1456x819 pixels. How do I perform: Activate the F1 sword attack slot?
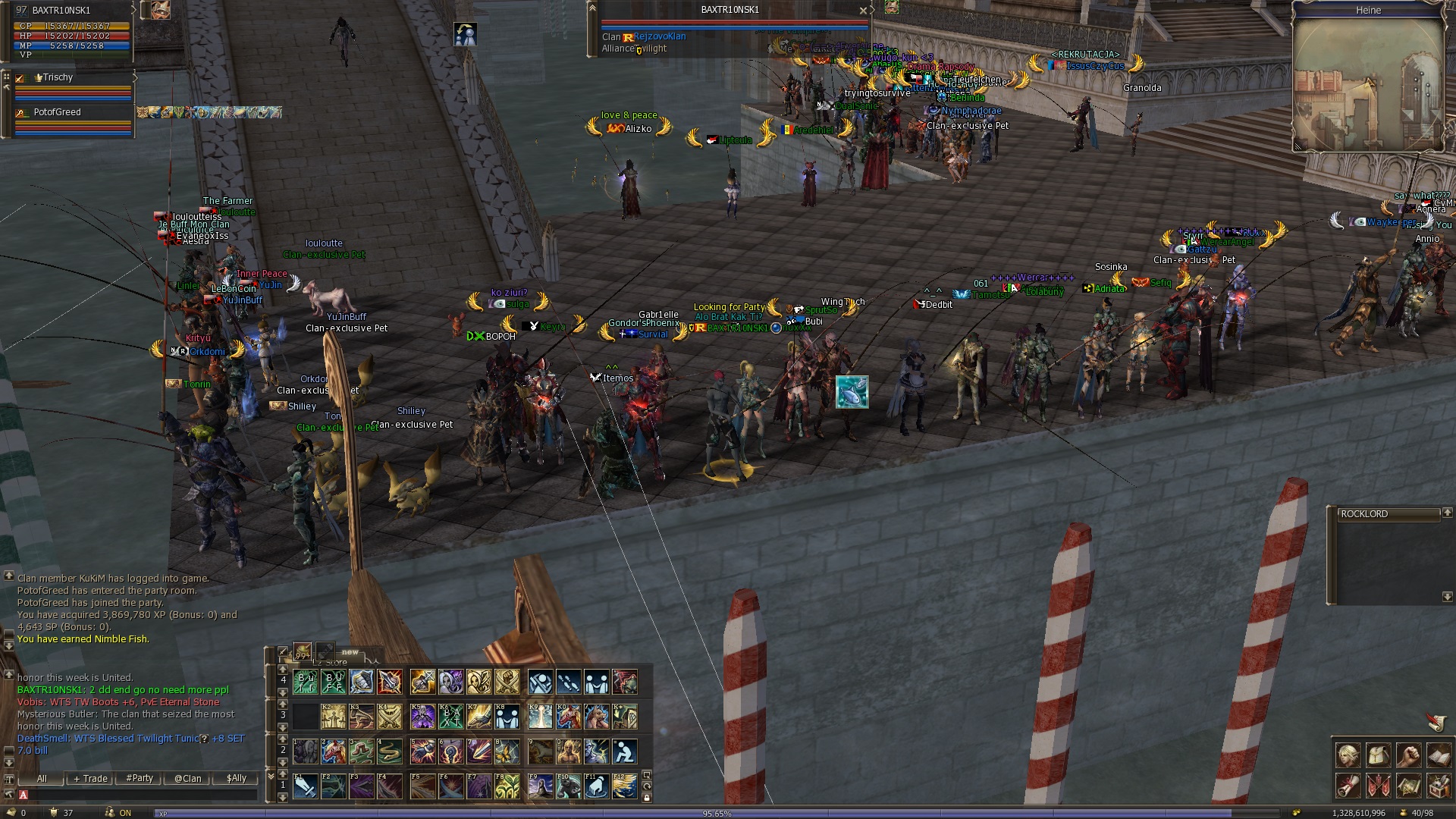tap(305, 786)
